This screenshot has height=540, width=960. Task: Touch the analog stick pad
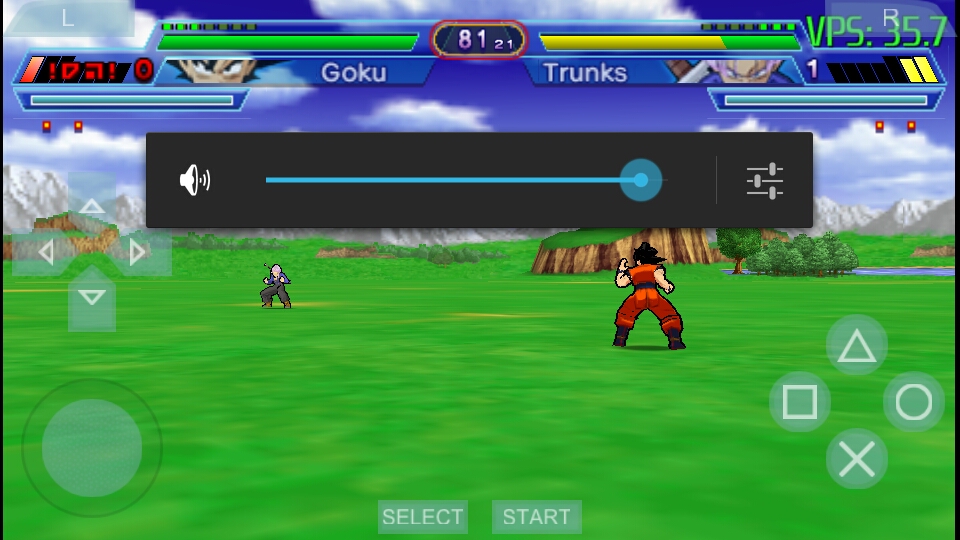pos(91,448)
